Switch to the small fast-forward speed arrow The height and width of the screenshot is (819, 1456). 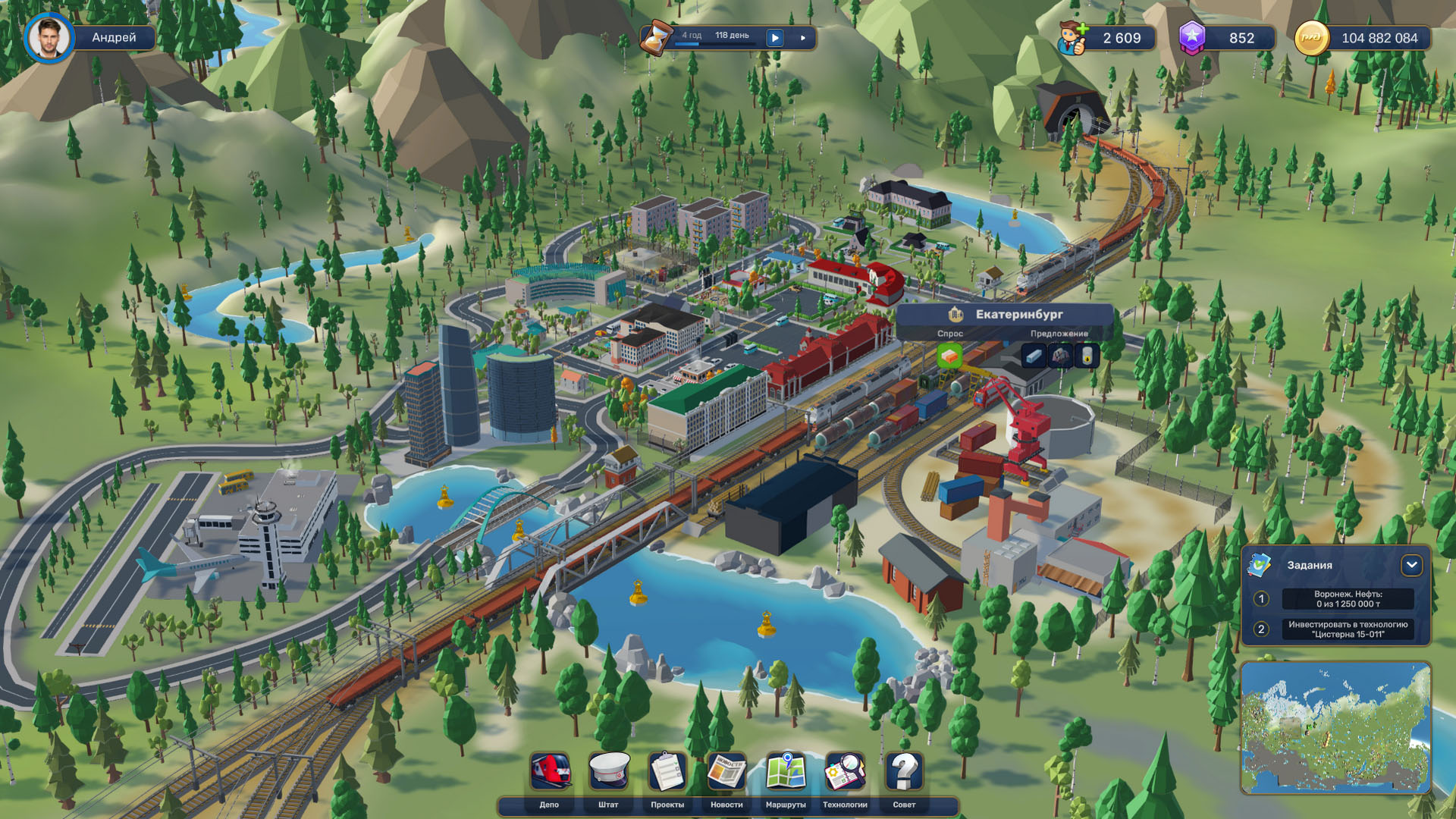pos(803,38)
